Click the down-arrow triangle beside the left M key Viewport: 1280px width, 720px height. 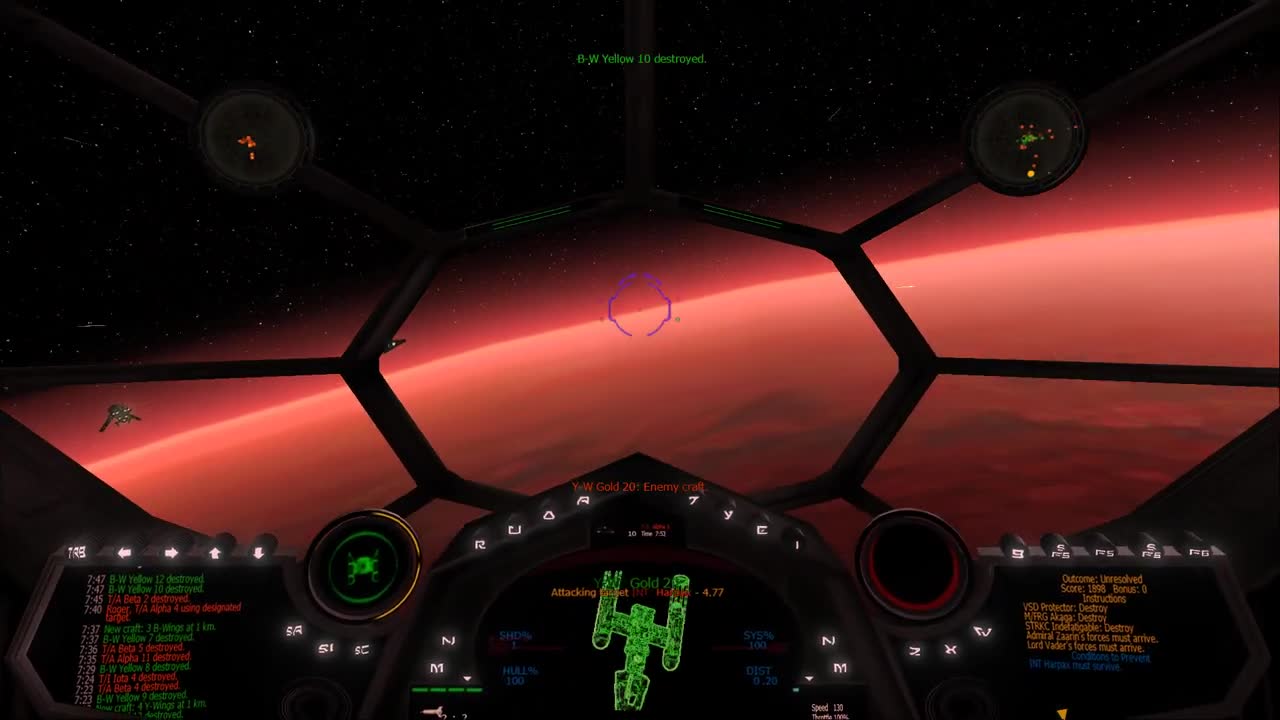(x=466, y=678)
